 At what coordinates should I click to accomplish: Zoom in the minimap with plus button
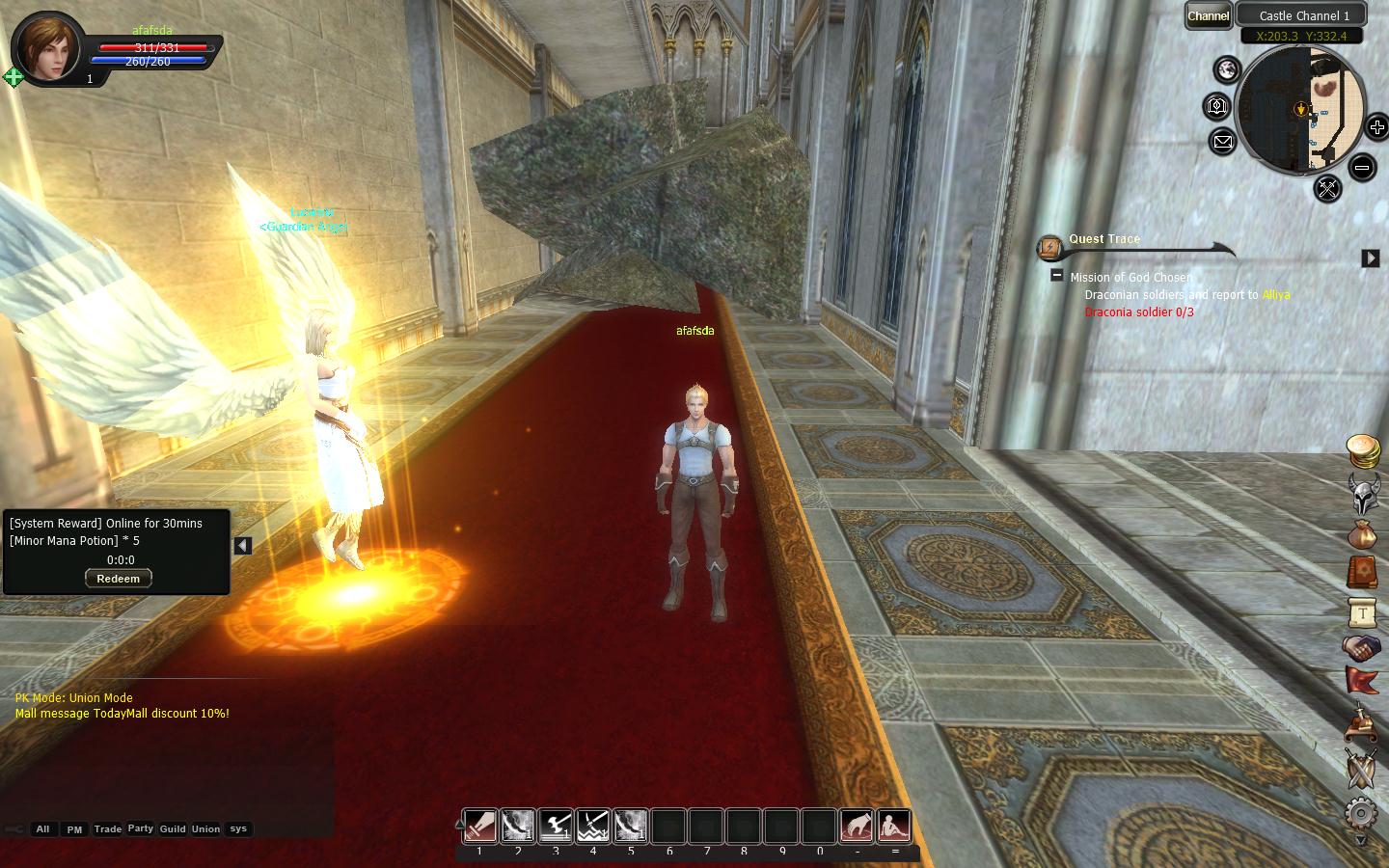pos(1376,127)
